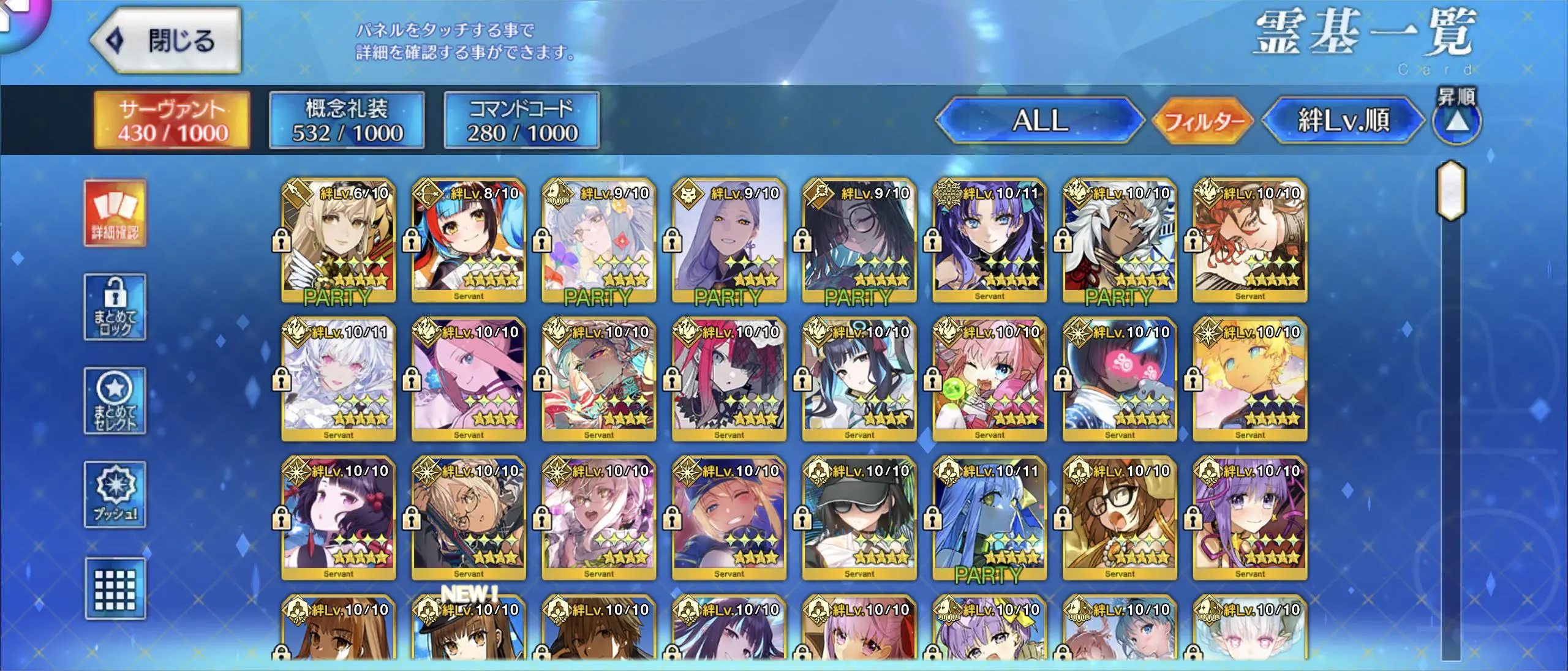The width and height of the screenshot is (1568, 671).
Task: Toggle the 昇順 ascending order arrow
Action: [x=1457, y=121]
